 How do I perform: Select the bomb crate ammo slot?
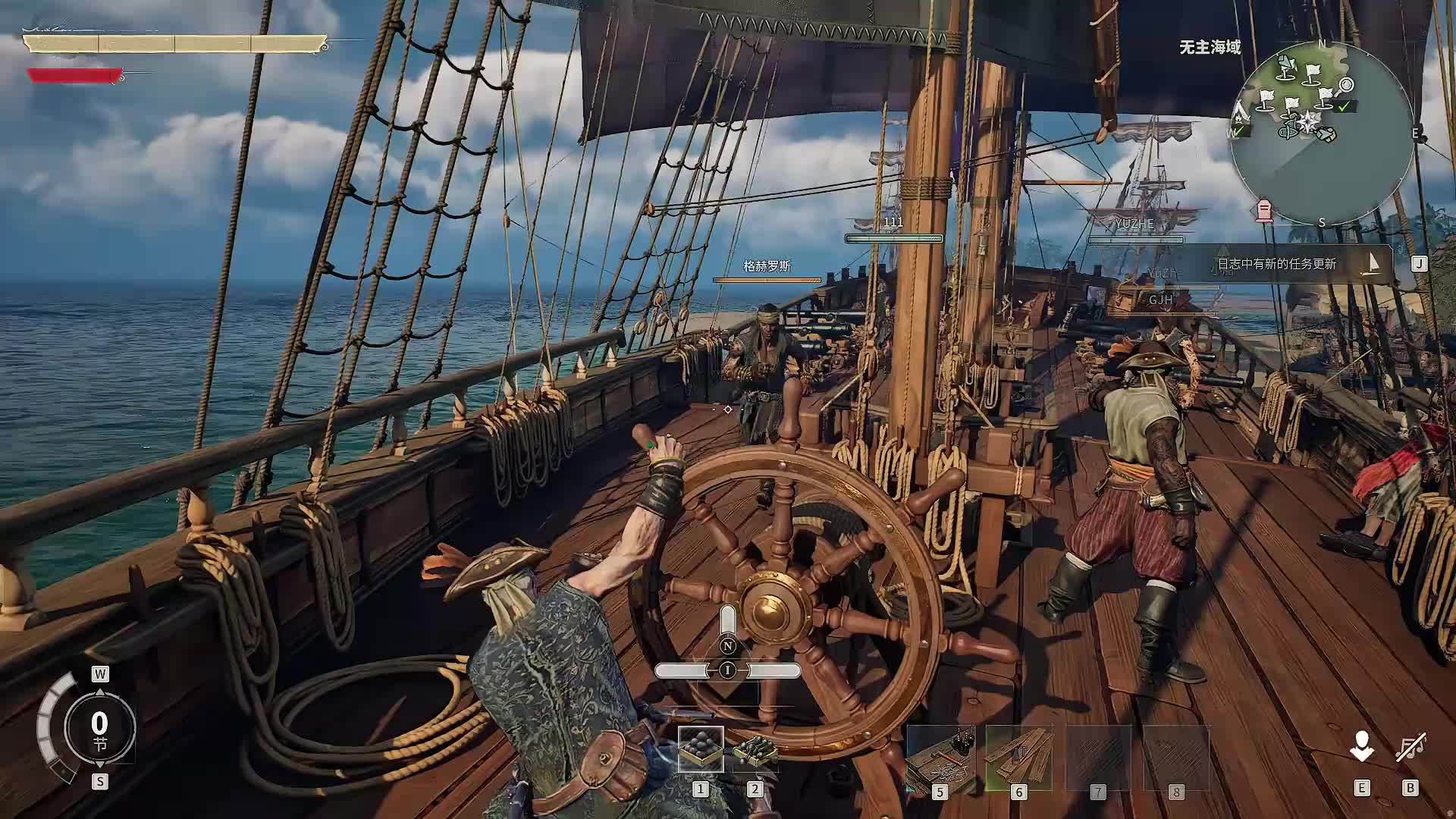point(755,749)
